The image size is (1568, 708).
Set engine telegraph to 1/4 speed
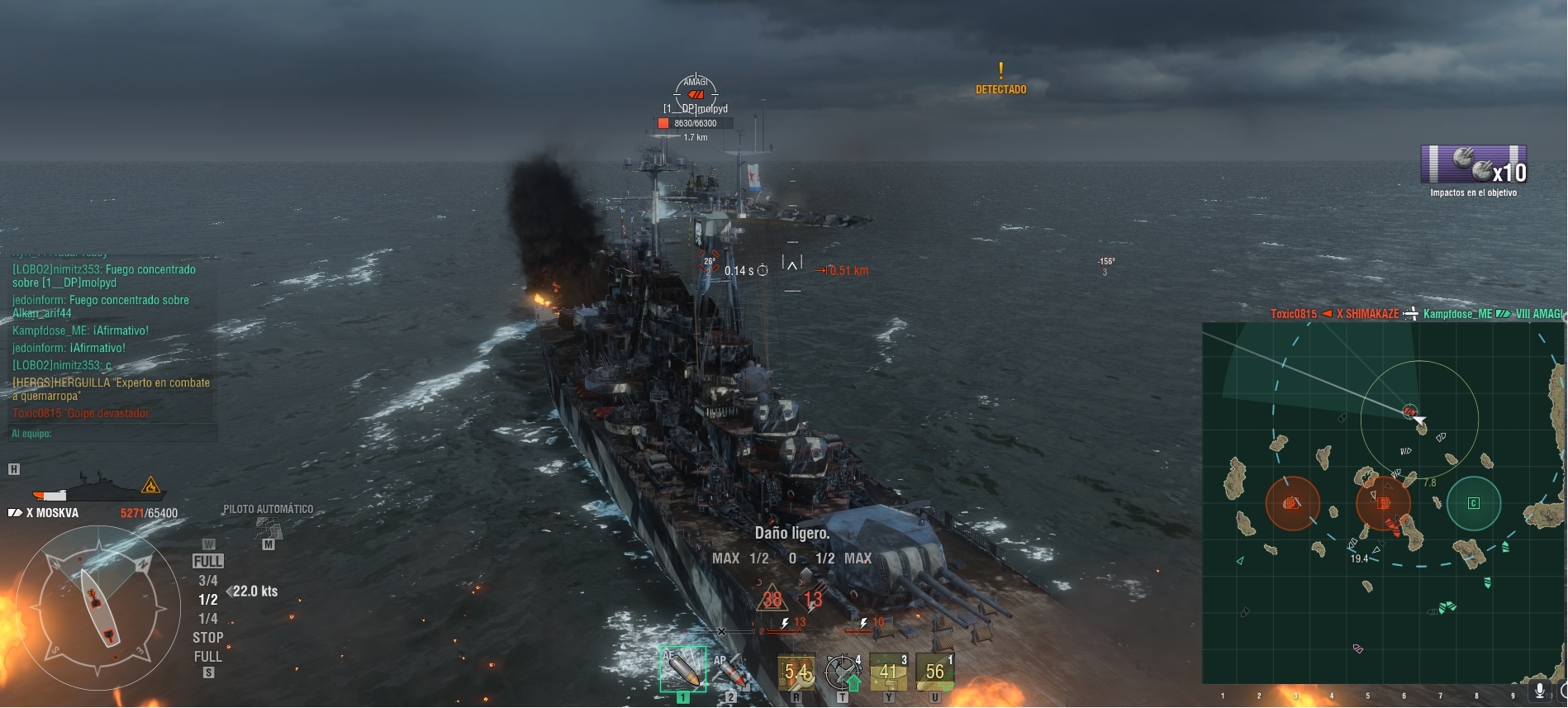[208, 619]
